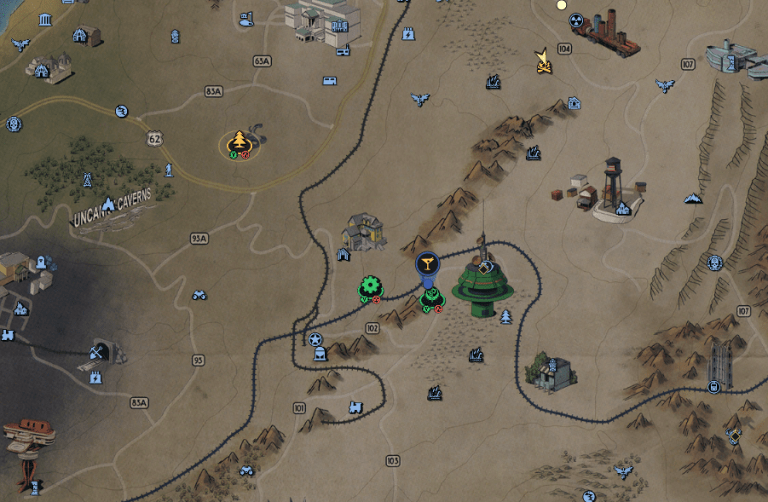
Task: Select the green gear event marker
Action: click(x=371, y=287)
